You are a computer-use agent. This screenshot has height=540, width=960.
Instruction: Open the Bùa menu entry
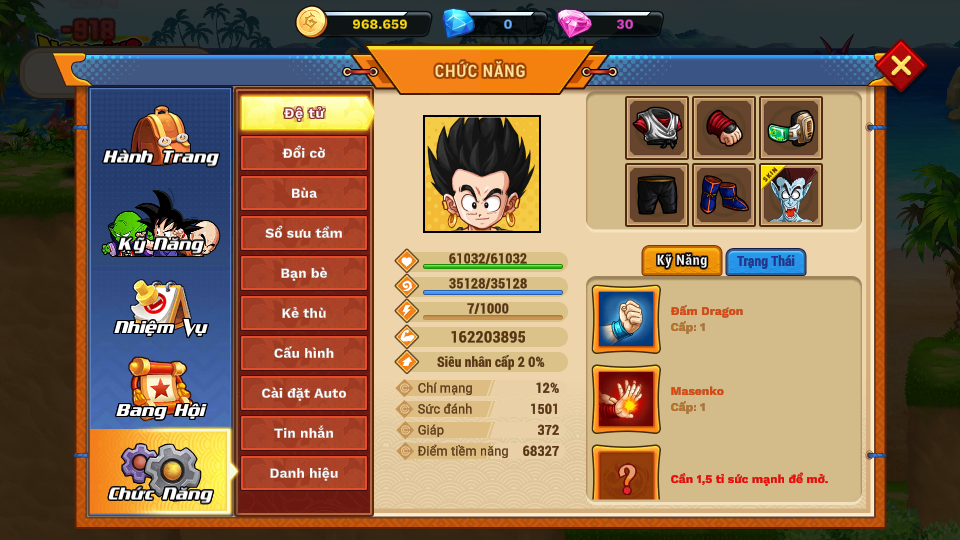tap(304, 193)
